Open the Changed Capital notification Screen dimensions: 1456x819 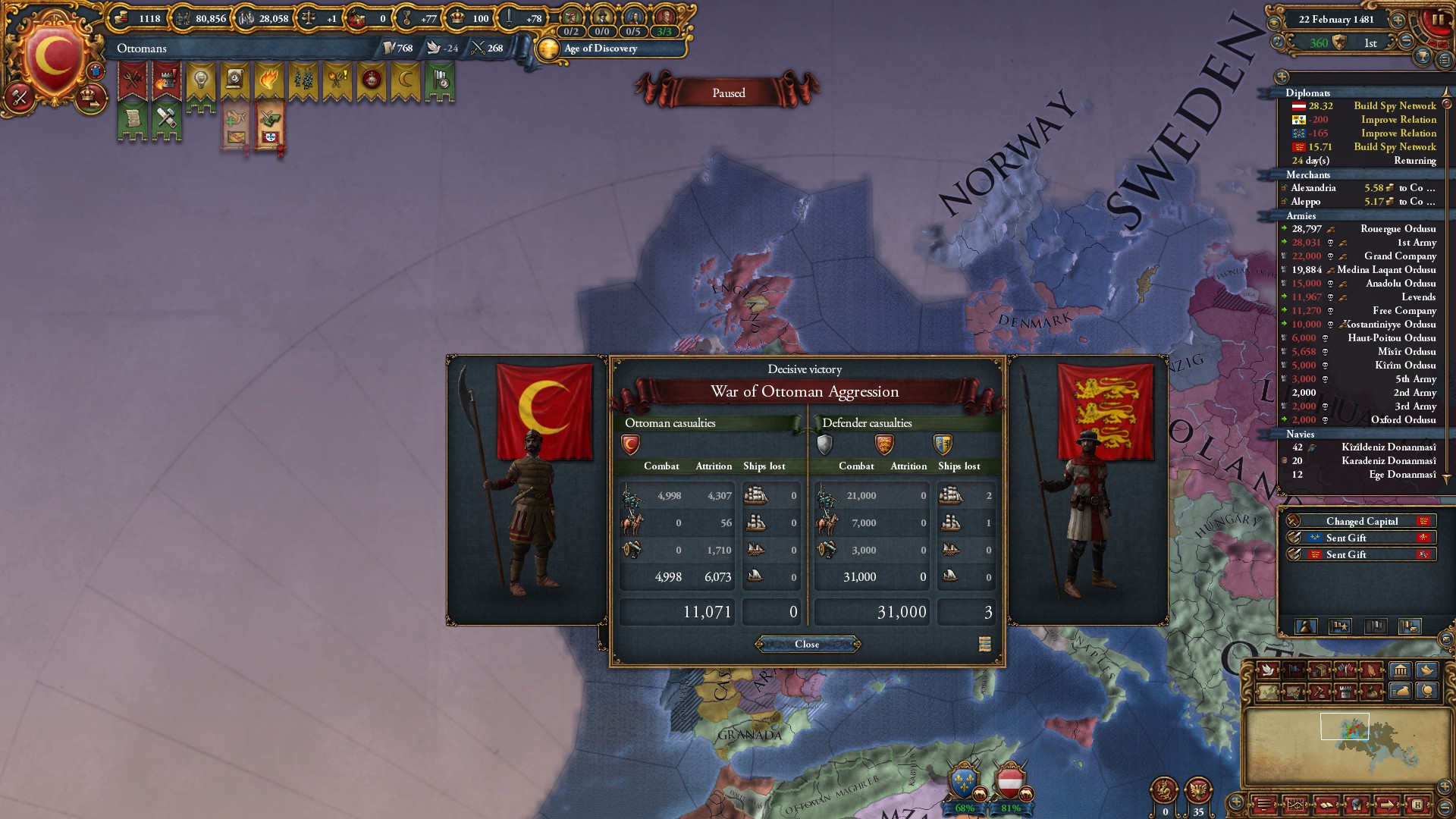tap(1361, 522)
